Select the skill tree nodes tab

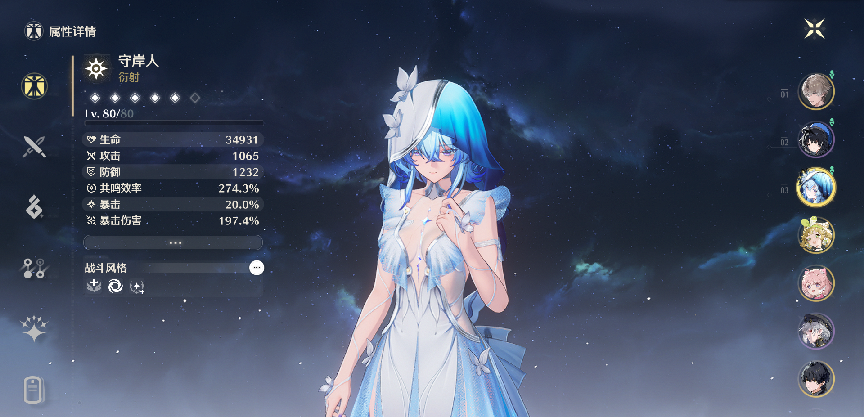[x=35, y=268]
